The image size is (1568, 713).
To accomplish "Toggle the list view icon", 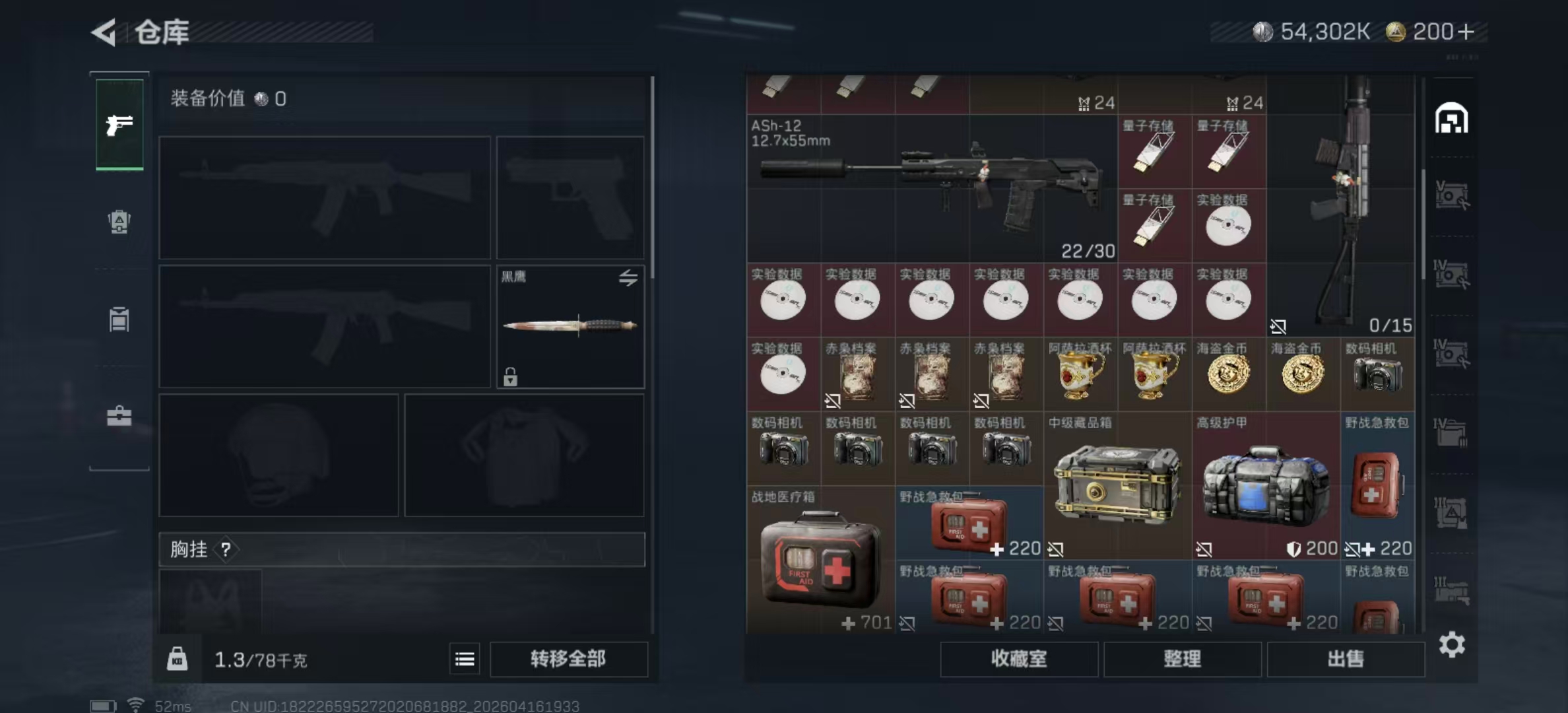I will tap(465, 659).
